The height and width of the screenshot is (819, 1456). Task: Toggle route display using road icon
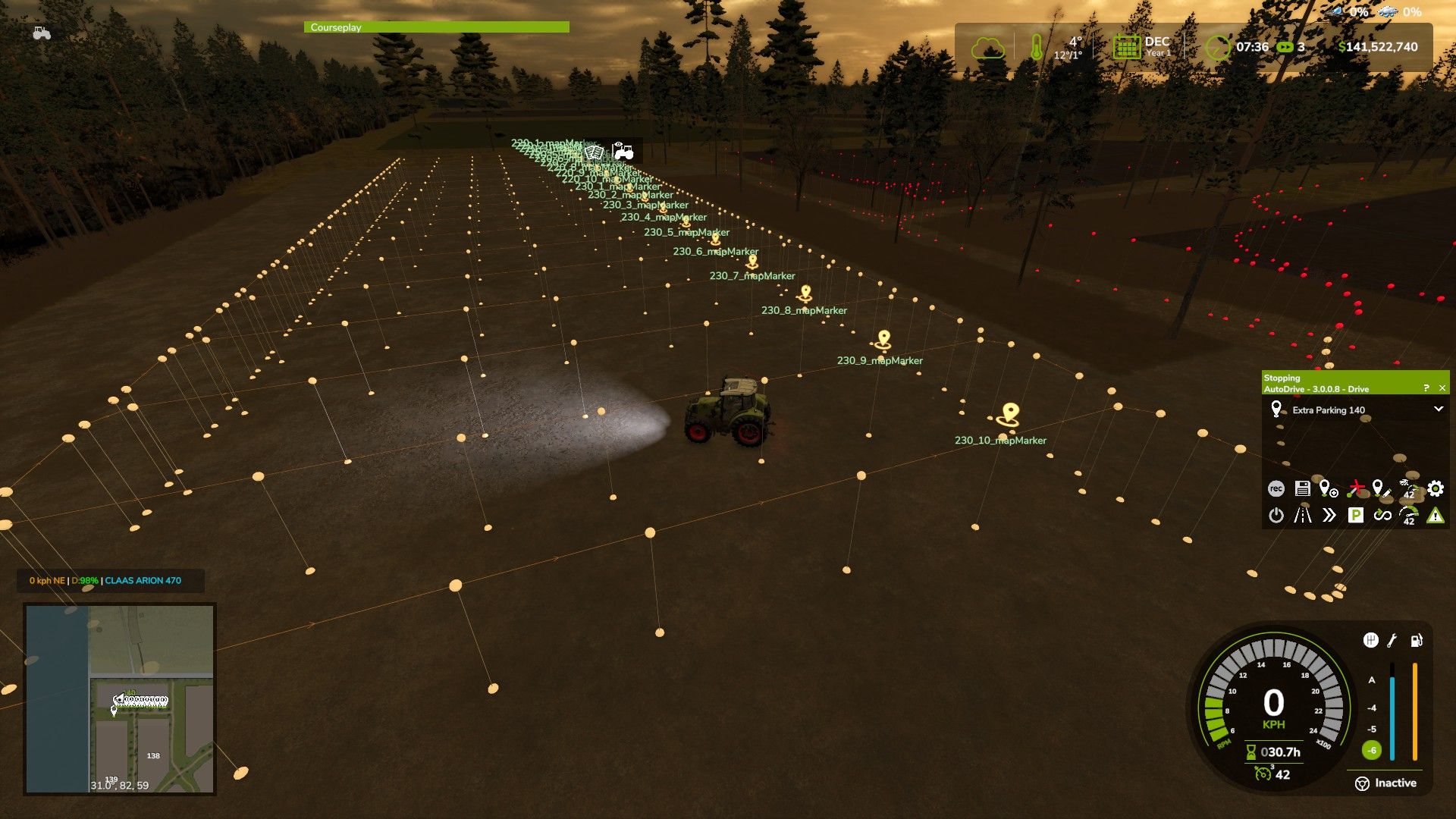(1303, 516)
